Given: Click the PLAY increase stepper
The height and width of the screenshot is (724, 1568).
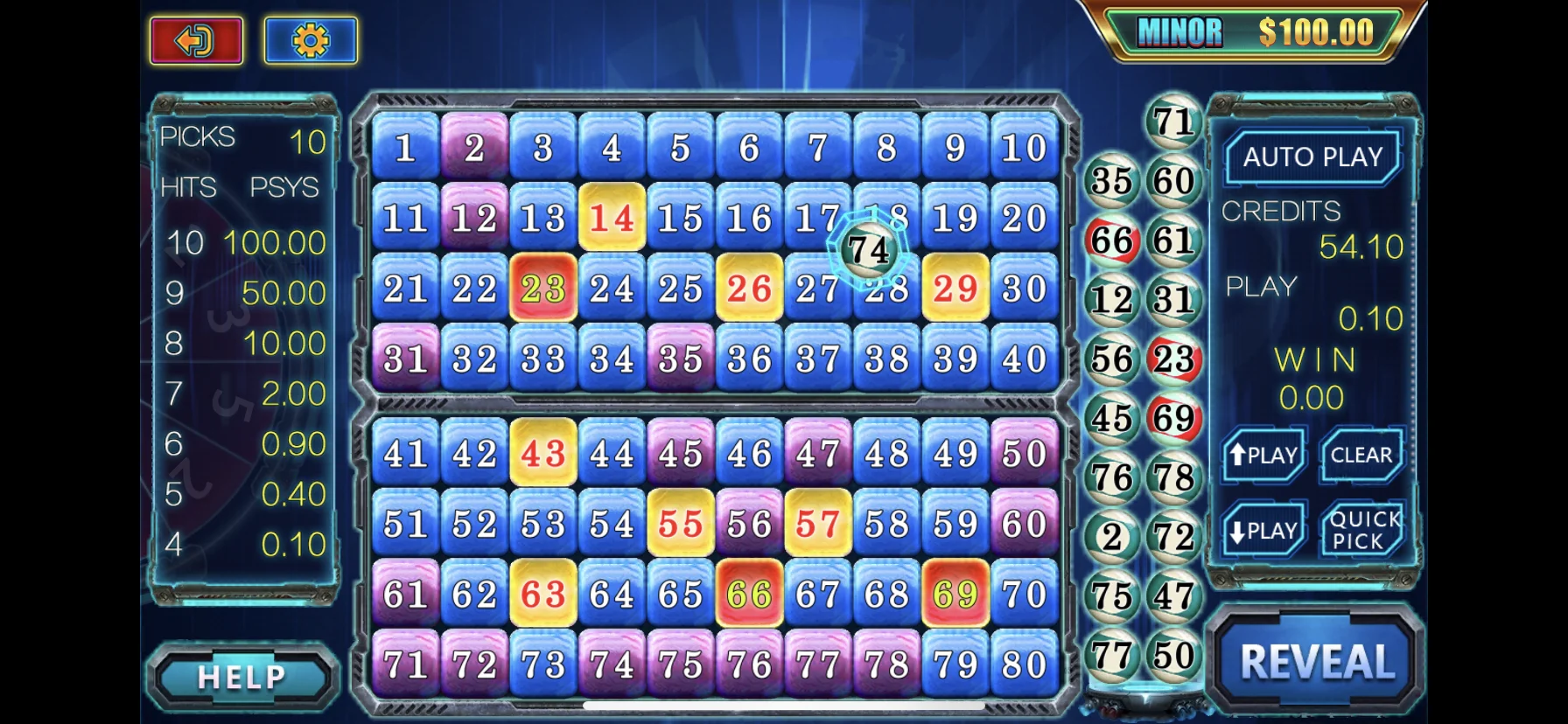Looking at the screenshot, I should click(1263, 455).
